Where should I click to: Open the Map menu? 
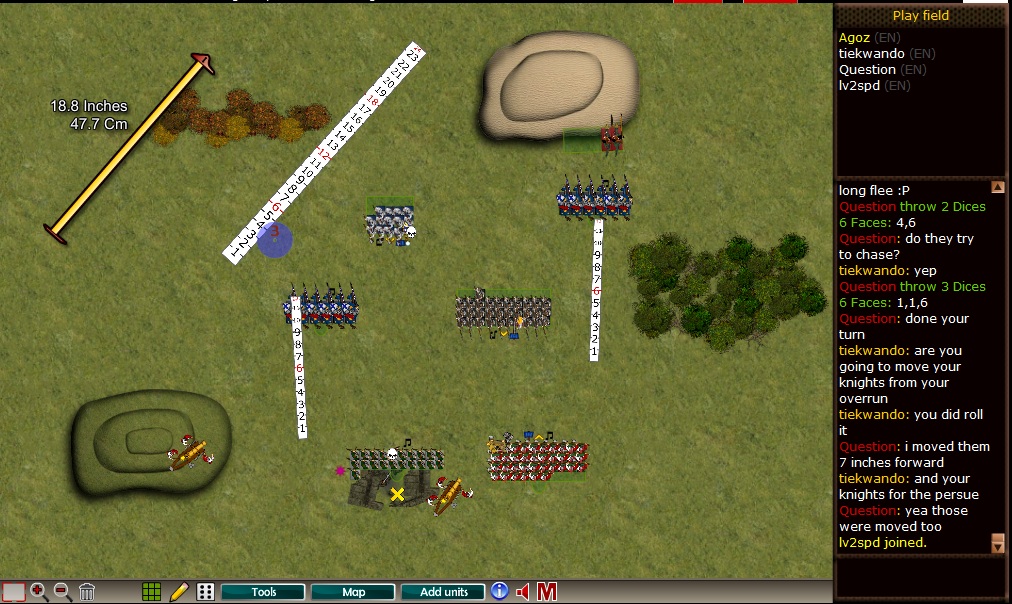pos(354,592)
